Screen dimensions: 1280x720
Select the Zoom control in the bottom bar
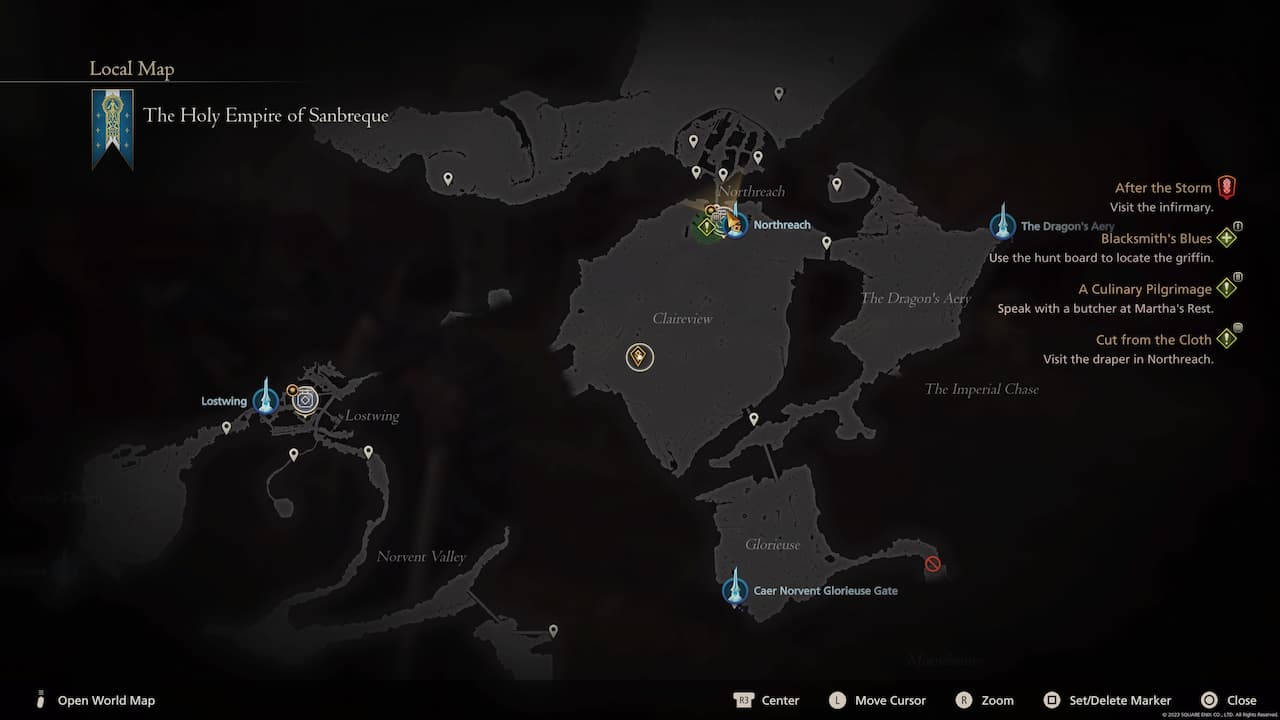point(1000,700)
